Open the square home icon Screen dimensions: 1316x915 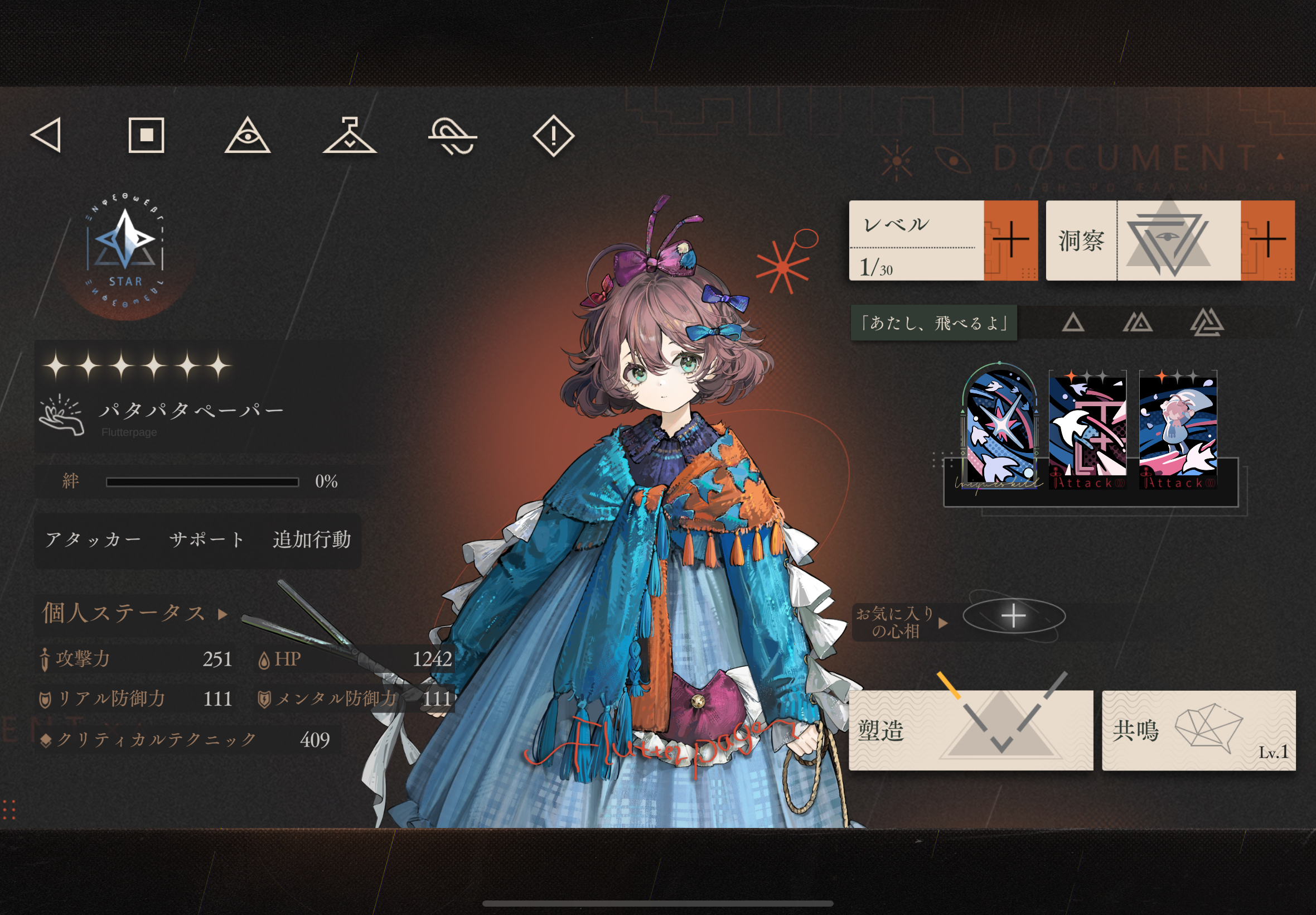[146, 136]
